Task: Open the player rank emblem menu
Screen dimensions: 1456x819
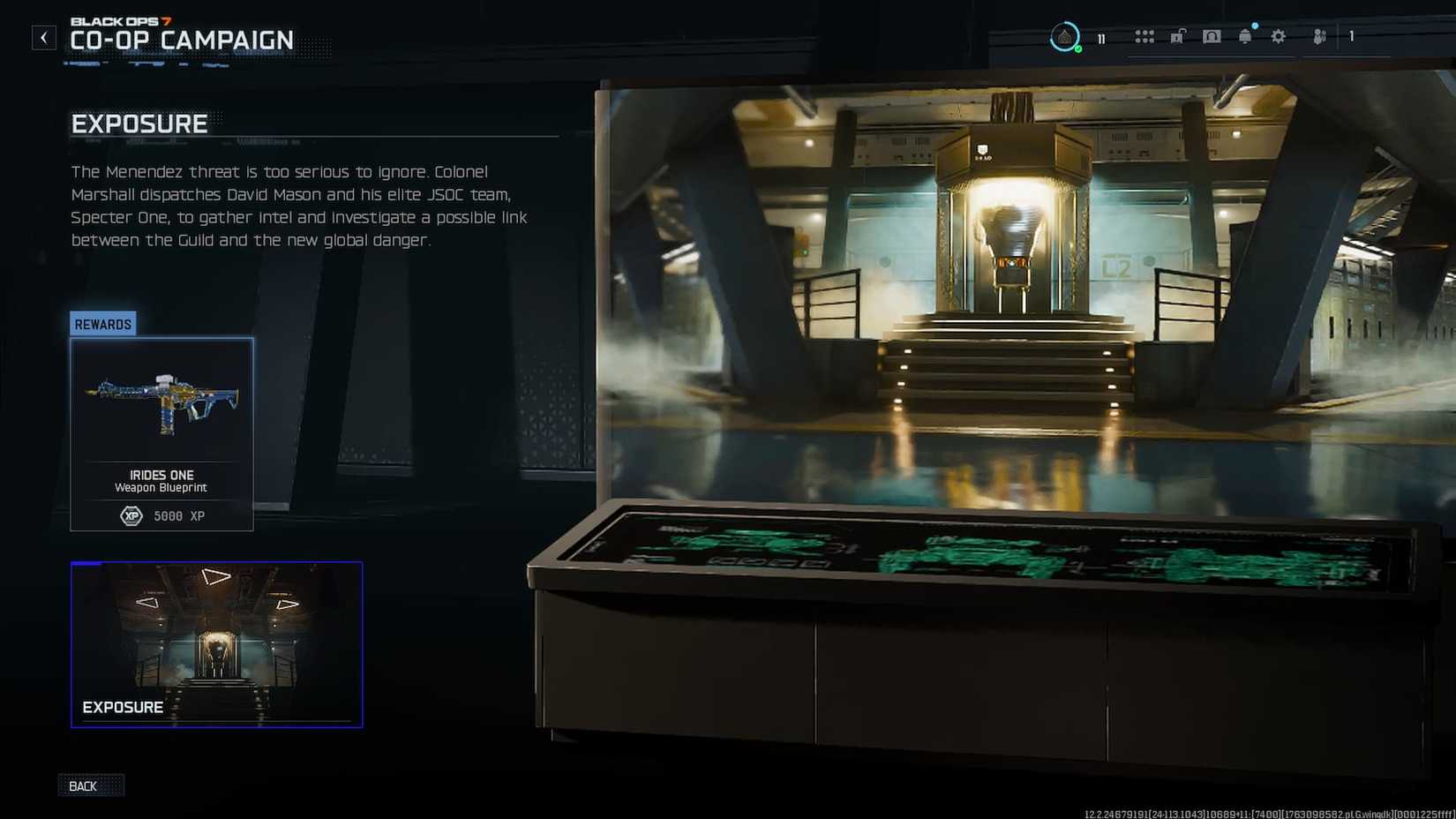Action: coord(1067,36)
